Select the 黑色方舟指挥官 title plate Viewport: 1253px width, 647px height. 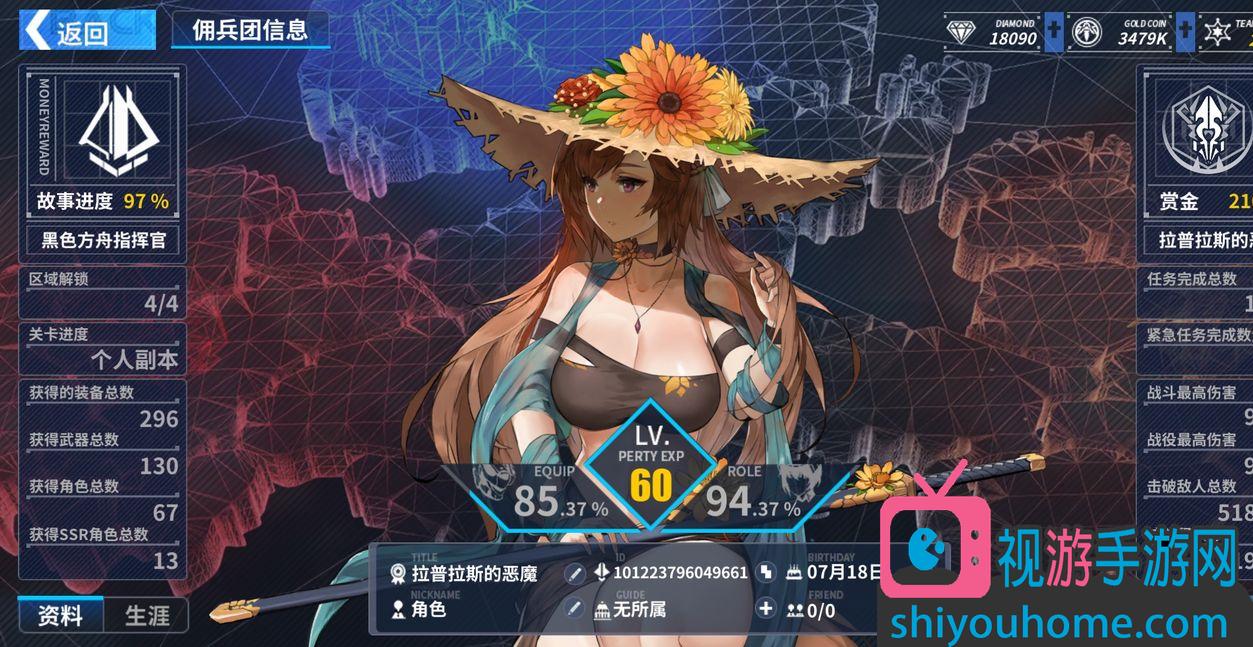[103, 240]
